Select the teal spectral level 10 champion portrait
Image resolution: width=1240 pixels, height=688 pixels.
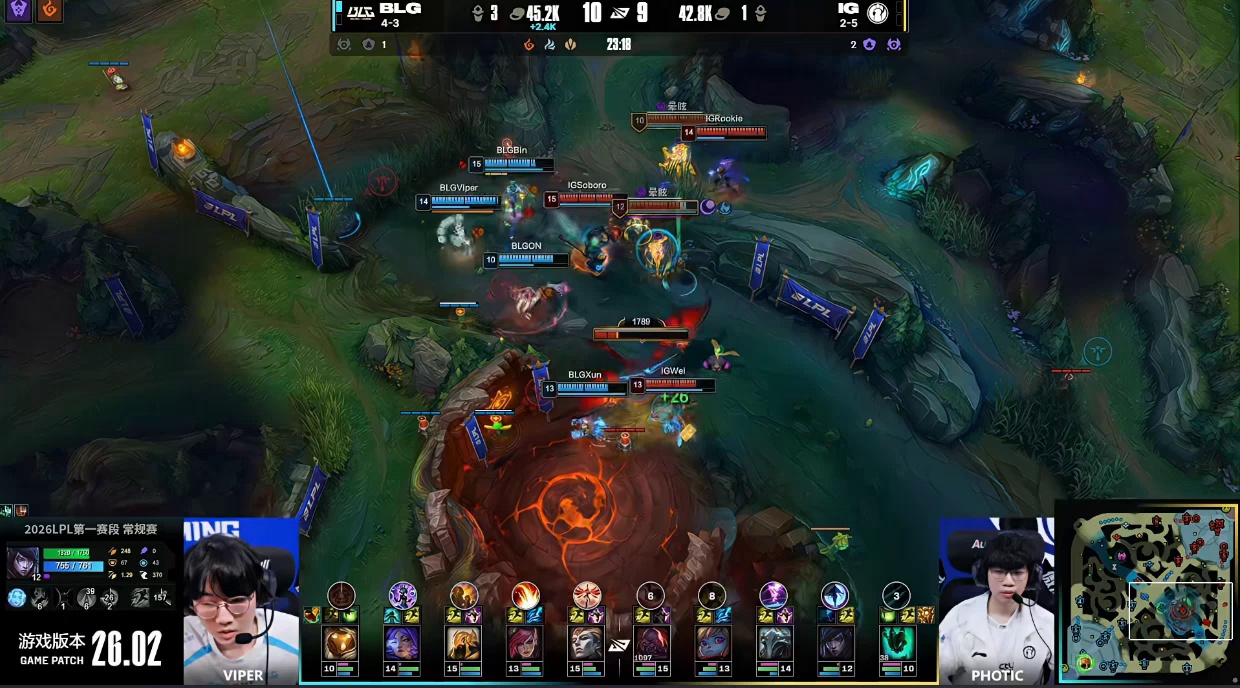pos(897,642)
